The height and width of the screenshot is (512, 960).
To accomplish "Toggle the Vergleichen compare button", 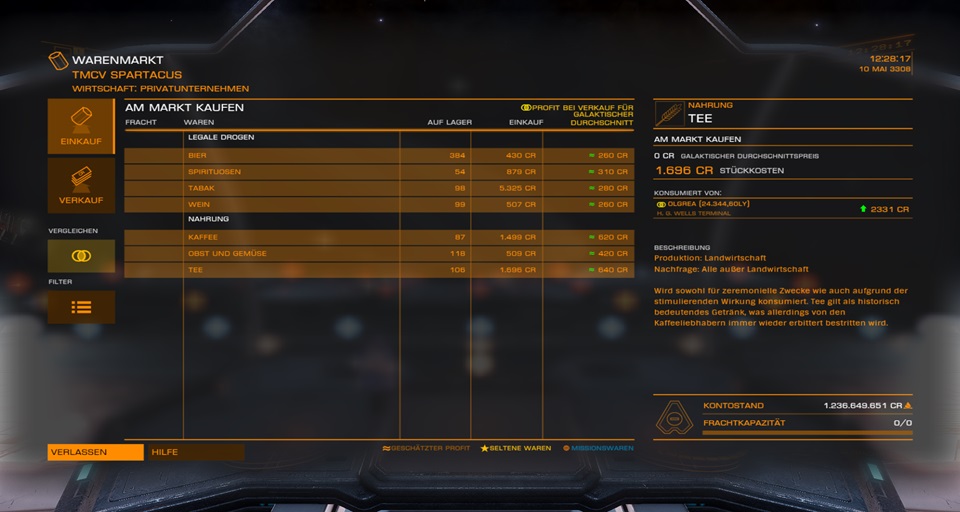I will coord(81,256).
